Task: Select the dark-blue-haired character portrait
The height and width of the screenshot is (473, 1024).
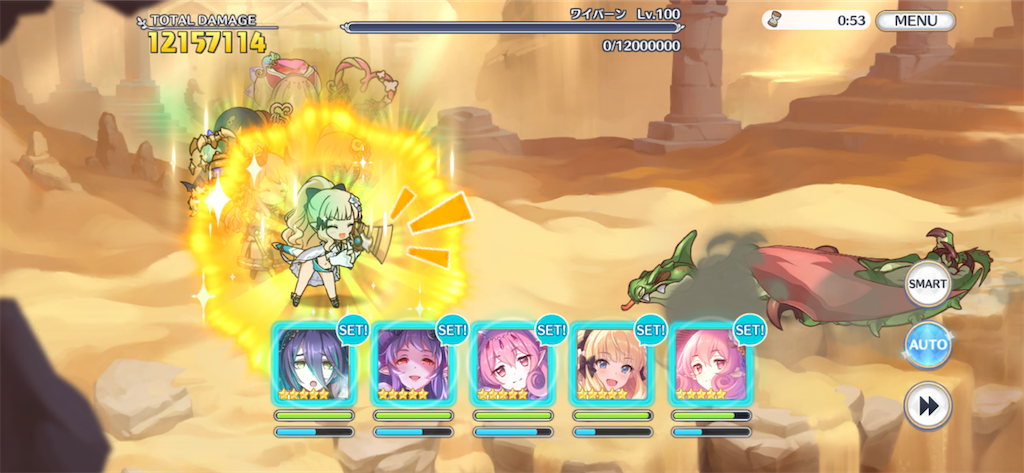Action: click(314, 365)
